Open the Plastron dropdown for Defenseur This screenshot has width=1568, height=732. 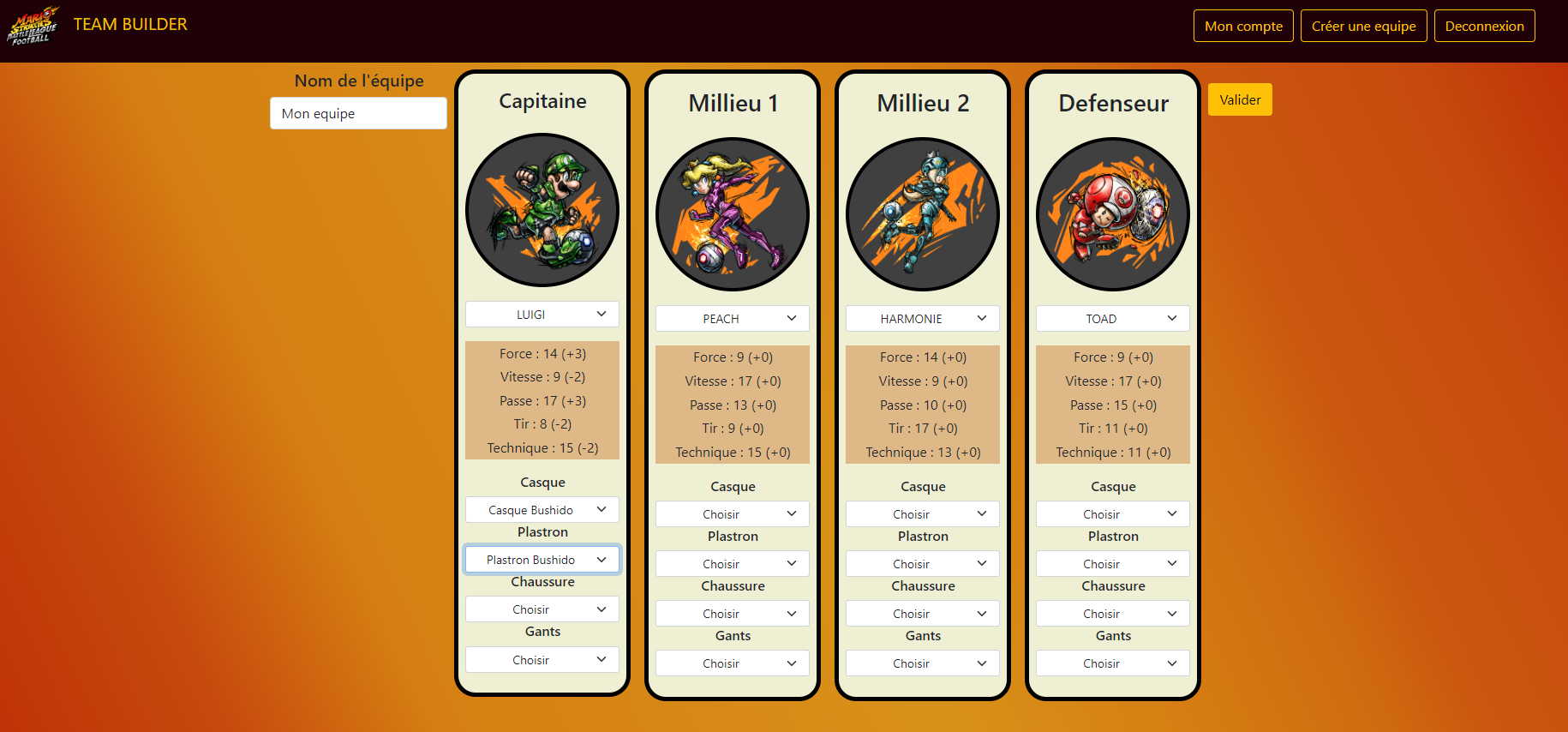tap(1112, 563)
